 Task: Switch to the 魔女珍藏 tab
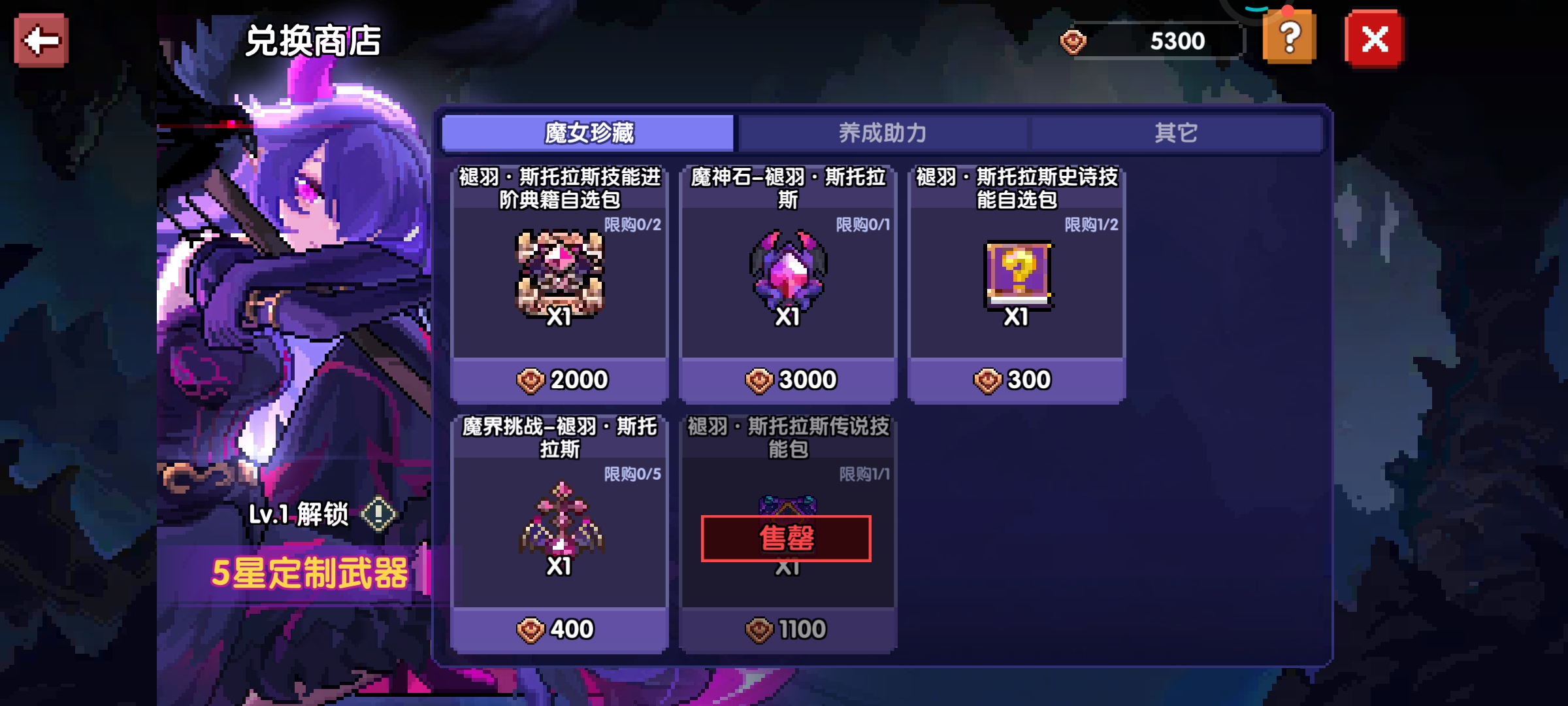tap(588, 133)
